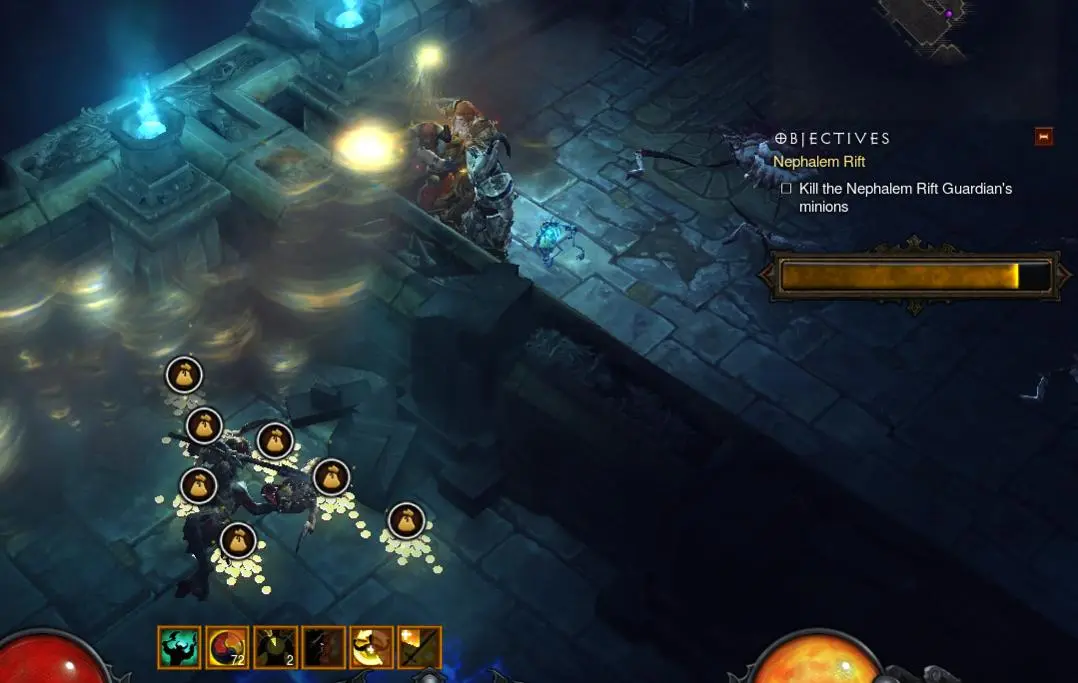Viewport: 1078px width, 683px height.
Task: Trigger the dark skill with count 2
Action: pos(275,647)
